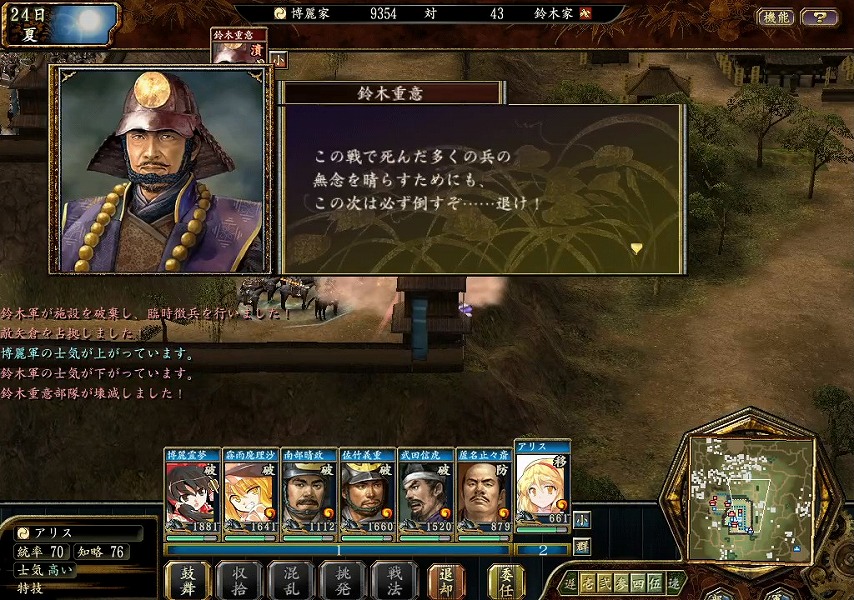Open the 機能 function menu
Screen dimensions: 854x600
coord(776,17)
